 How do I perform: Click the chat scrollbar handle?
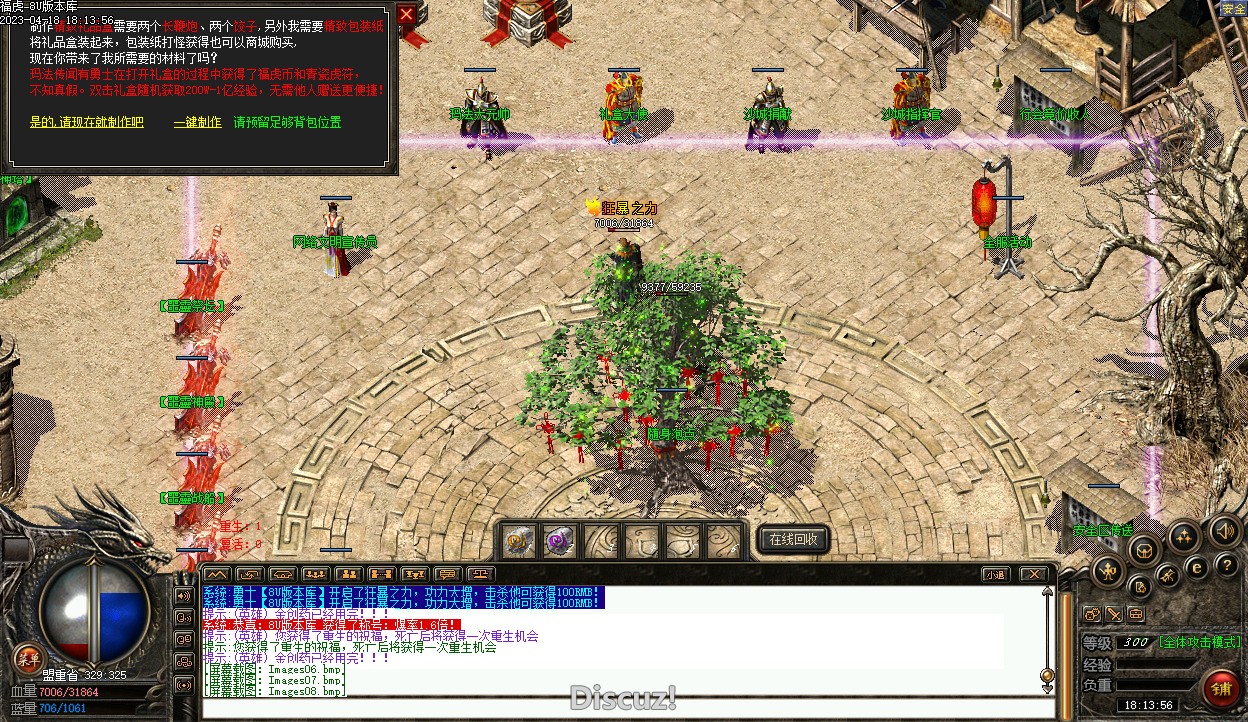pos(1047,675)
